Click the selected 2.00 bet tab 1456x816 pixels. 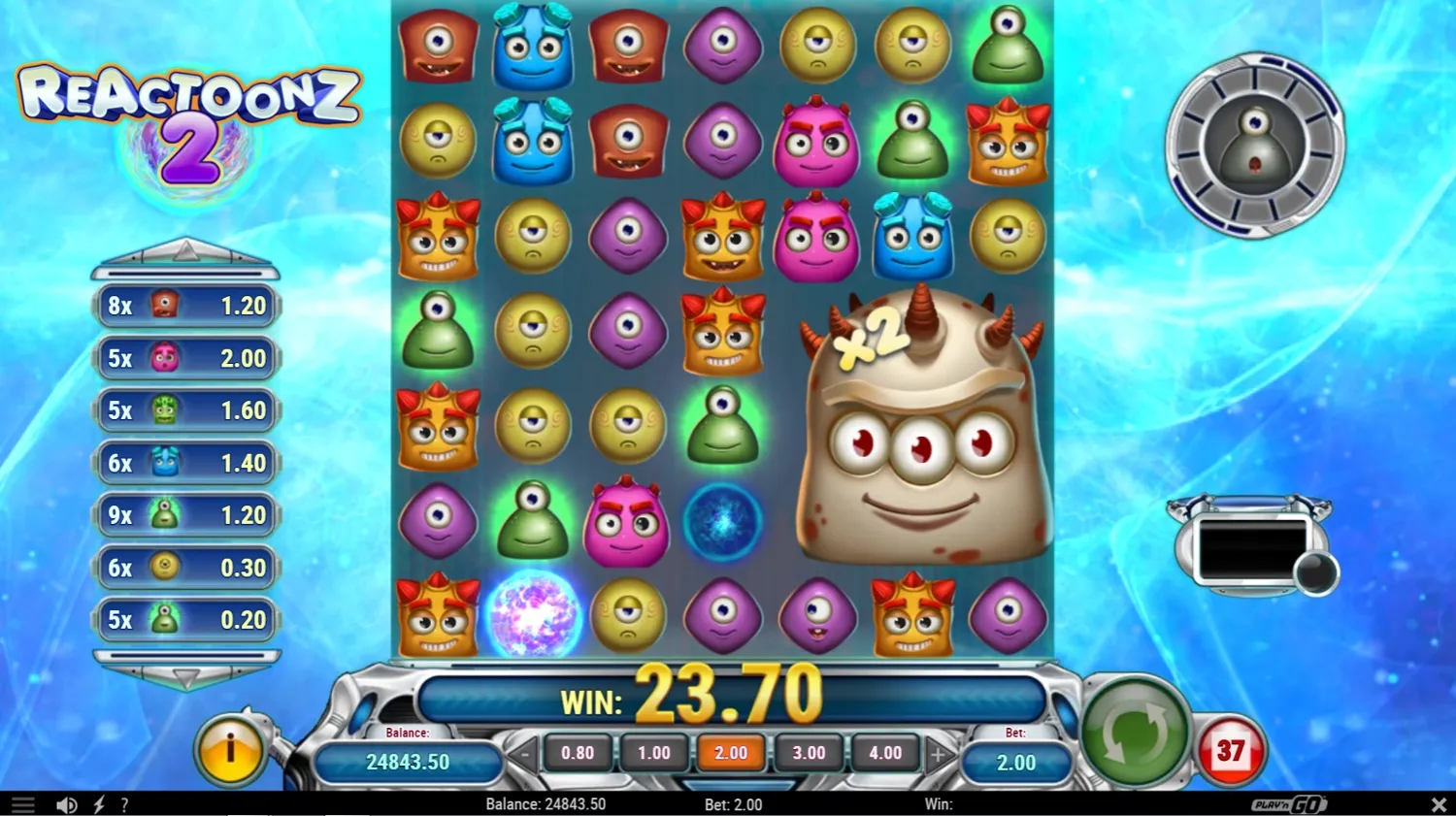pyautogui.click(x=731, y=752)
